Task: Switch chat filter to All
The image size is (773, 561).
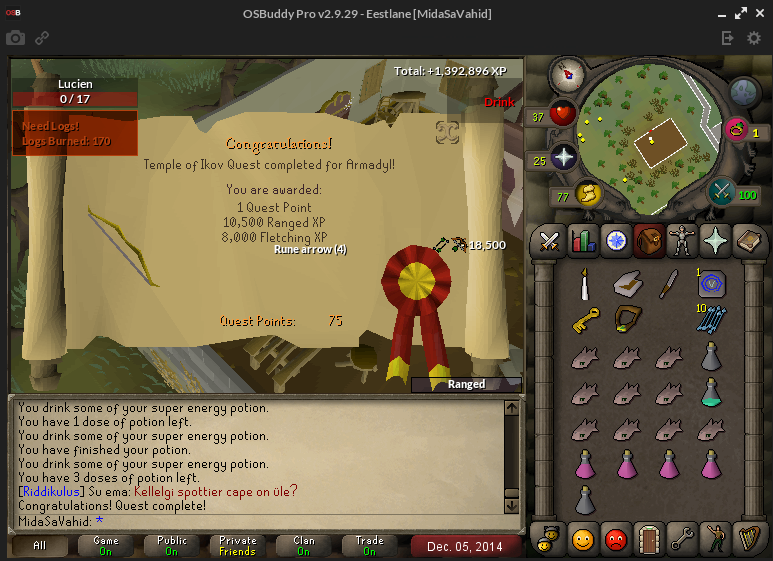Action: pyautogui.click(x=39, y=546)
